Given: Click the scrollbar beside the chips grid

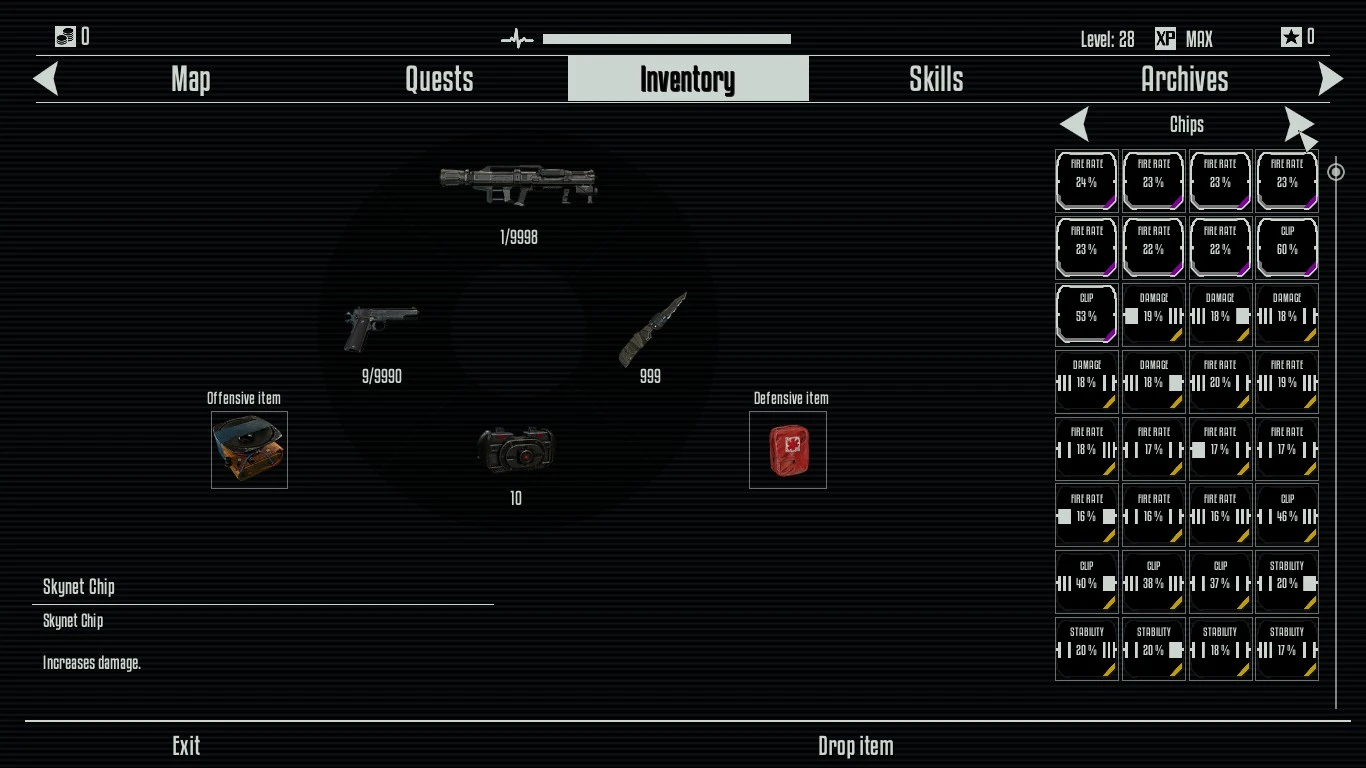Looking at the screenshot, I should tap(1337, 172).
